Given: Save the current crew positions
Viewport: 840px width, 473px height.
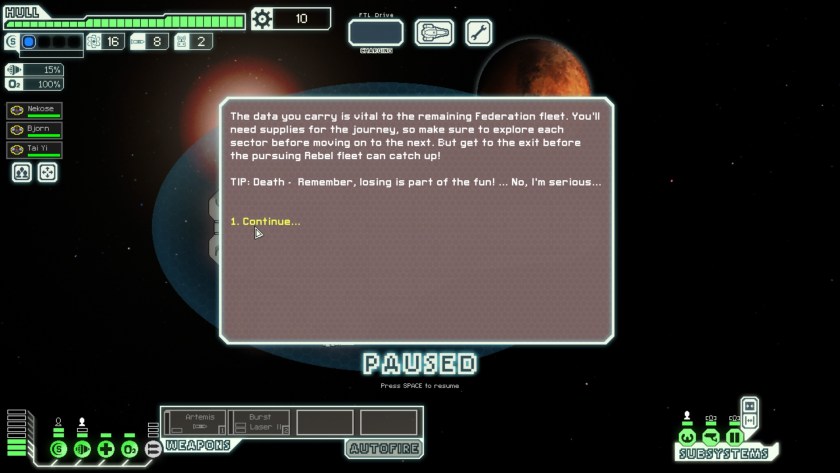Looking at the screenshot, I should [21, 172].
